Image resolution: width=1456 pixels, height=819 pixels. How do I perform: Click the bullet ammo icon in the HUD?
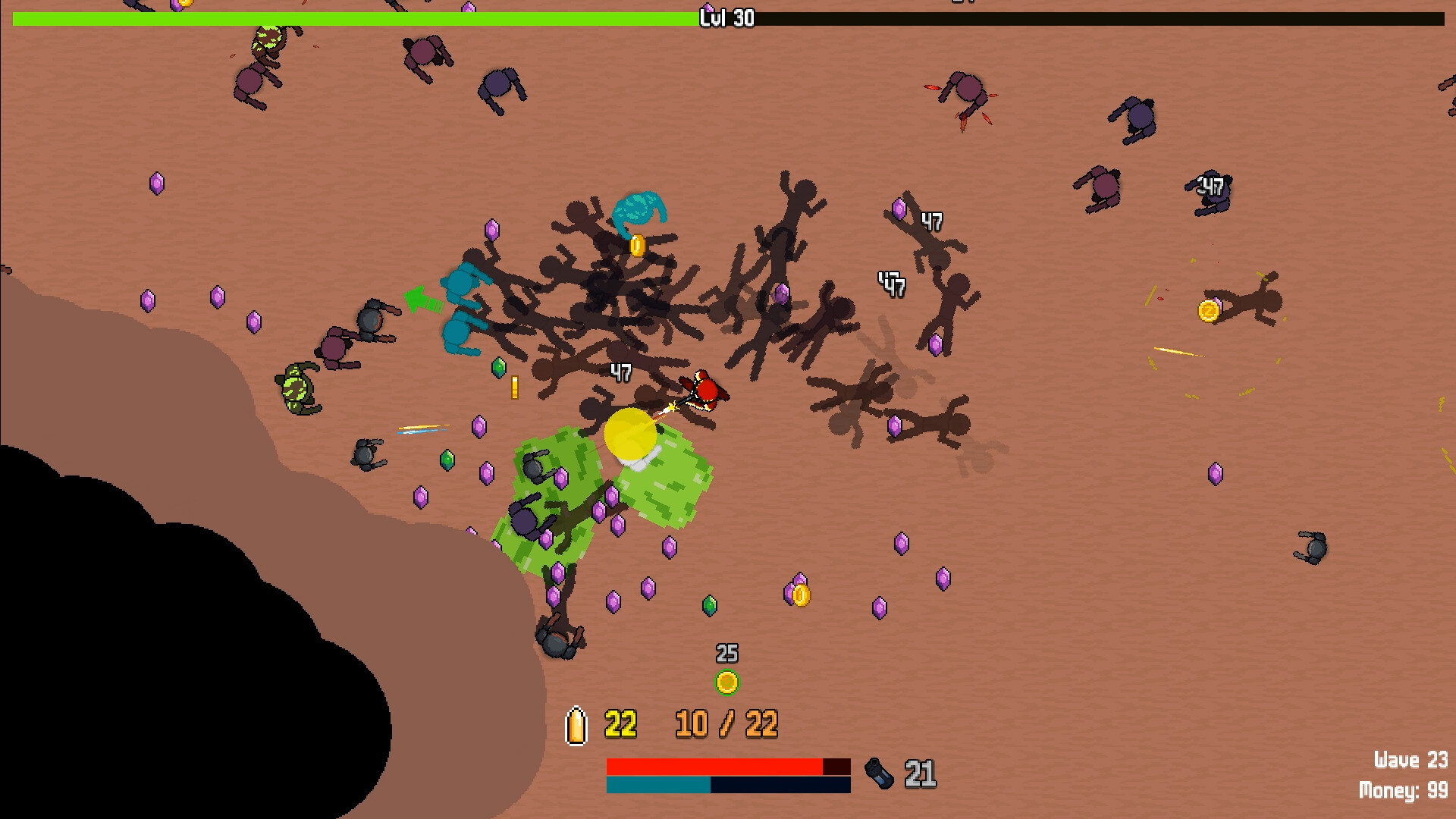(576, 726)
